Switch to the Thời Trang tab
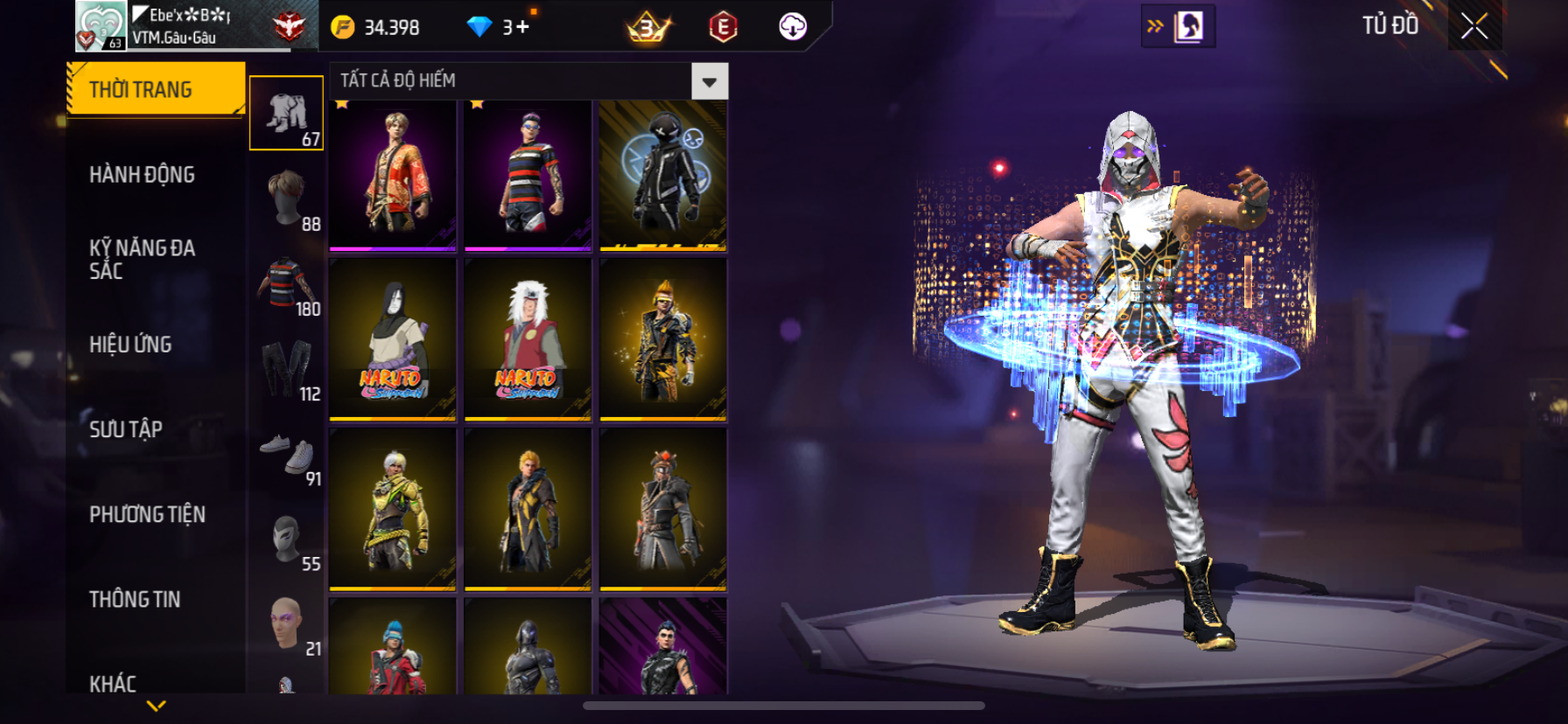This screenshot has height=724, width=1568. (x=155, y=89)
